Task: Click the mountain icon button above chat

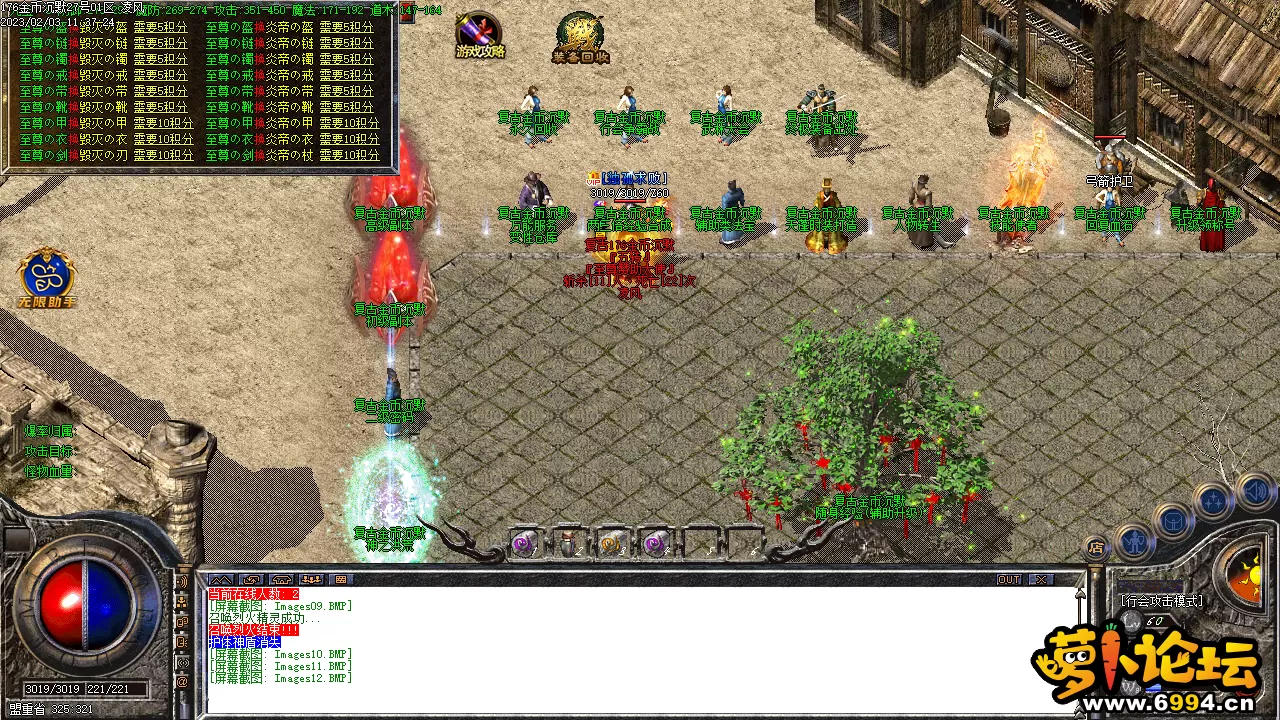Action: pos(220,580)
